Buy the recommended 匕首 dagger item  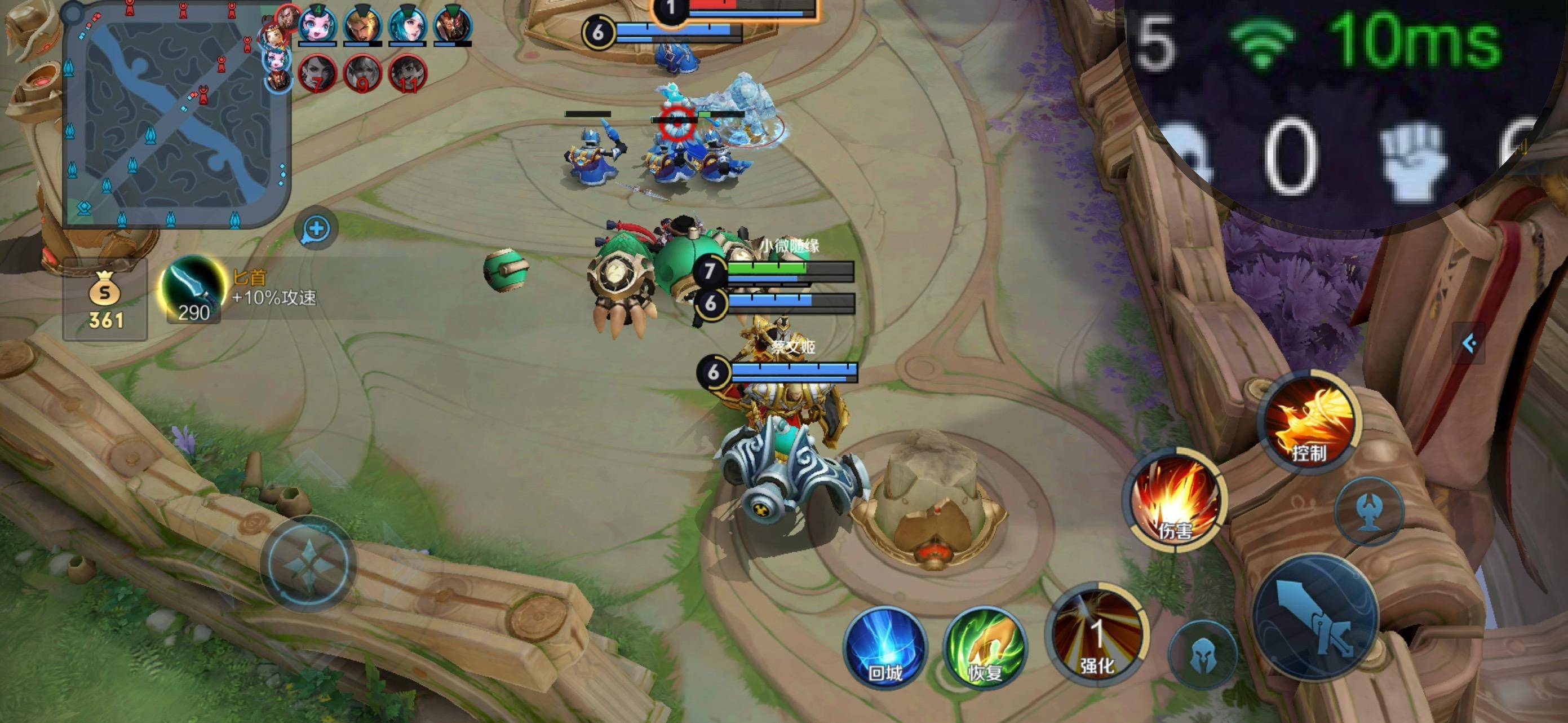pos(192,289)
